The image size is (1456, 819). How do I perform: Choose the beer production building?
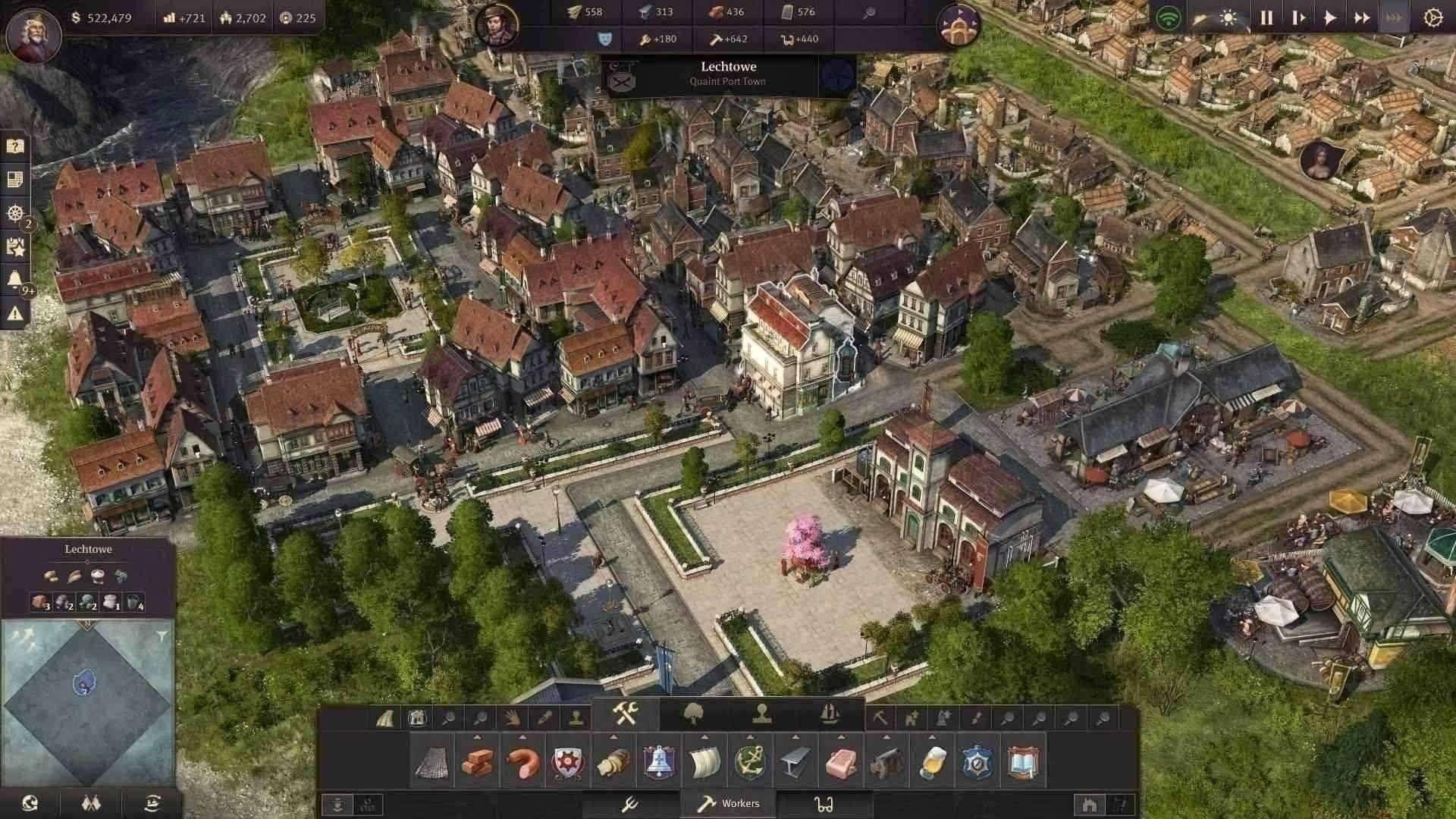[932, 762]
